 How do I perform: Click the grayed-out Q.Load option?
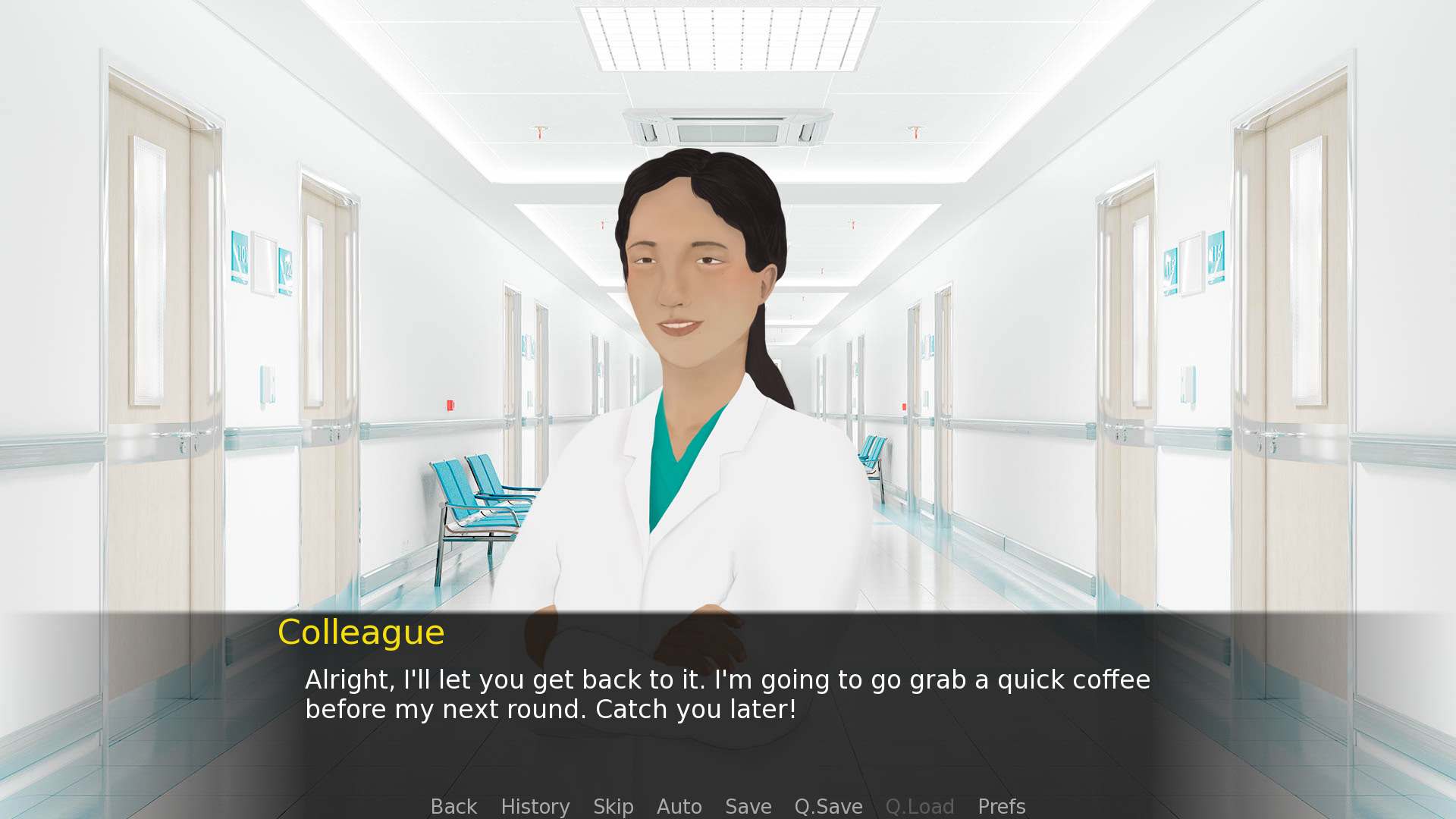coord(920,806)
